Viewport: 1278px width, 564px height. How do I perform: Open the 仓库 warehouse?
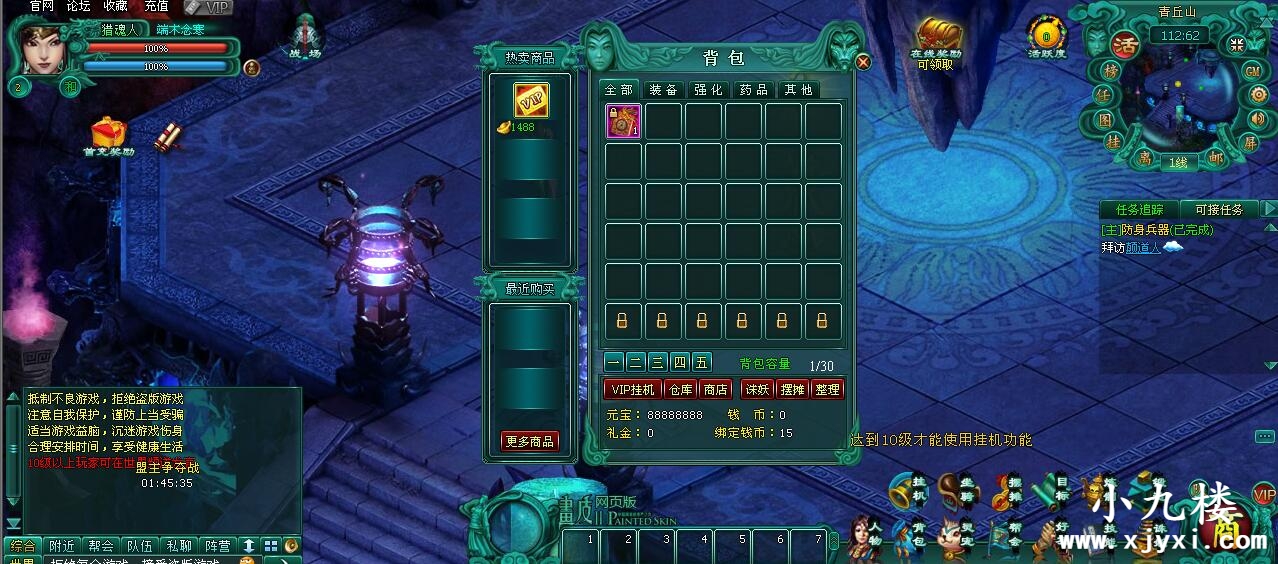[x=680, y=389]
